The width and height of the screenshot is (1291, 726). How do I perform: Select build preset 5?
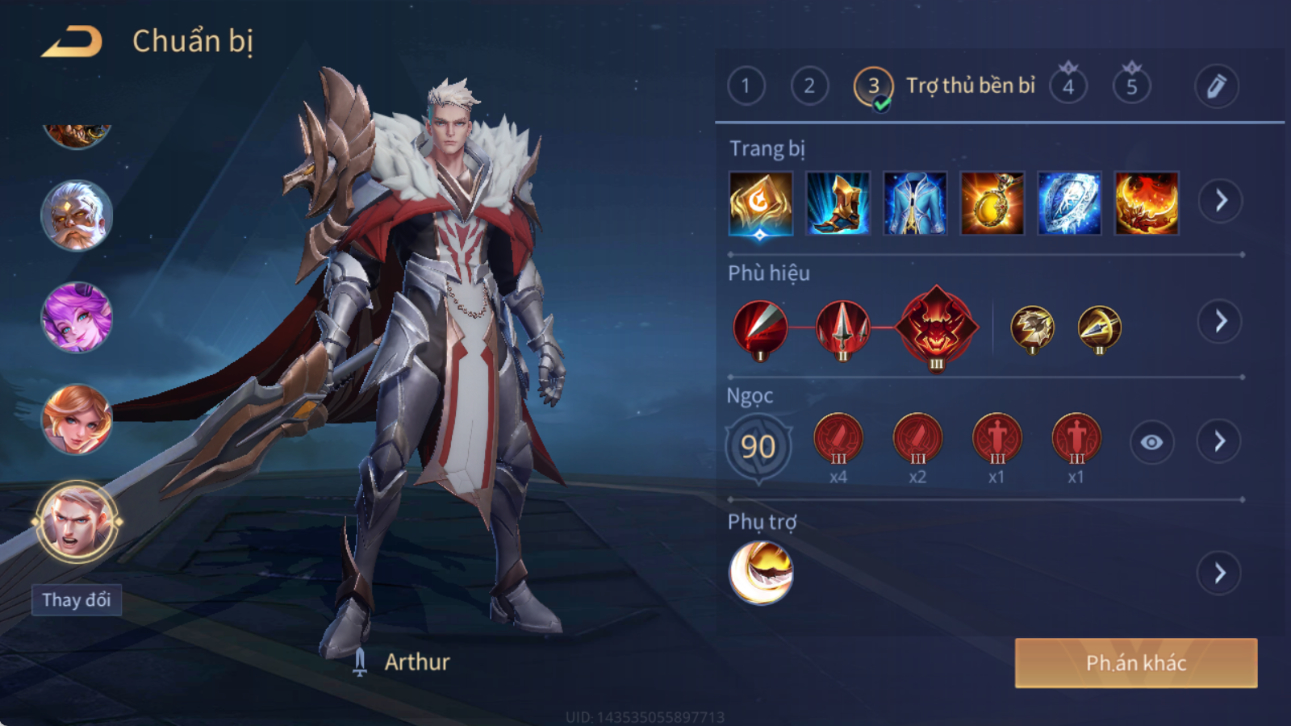pyautogui.click(x=1132, y=86)
